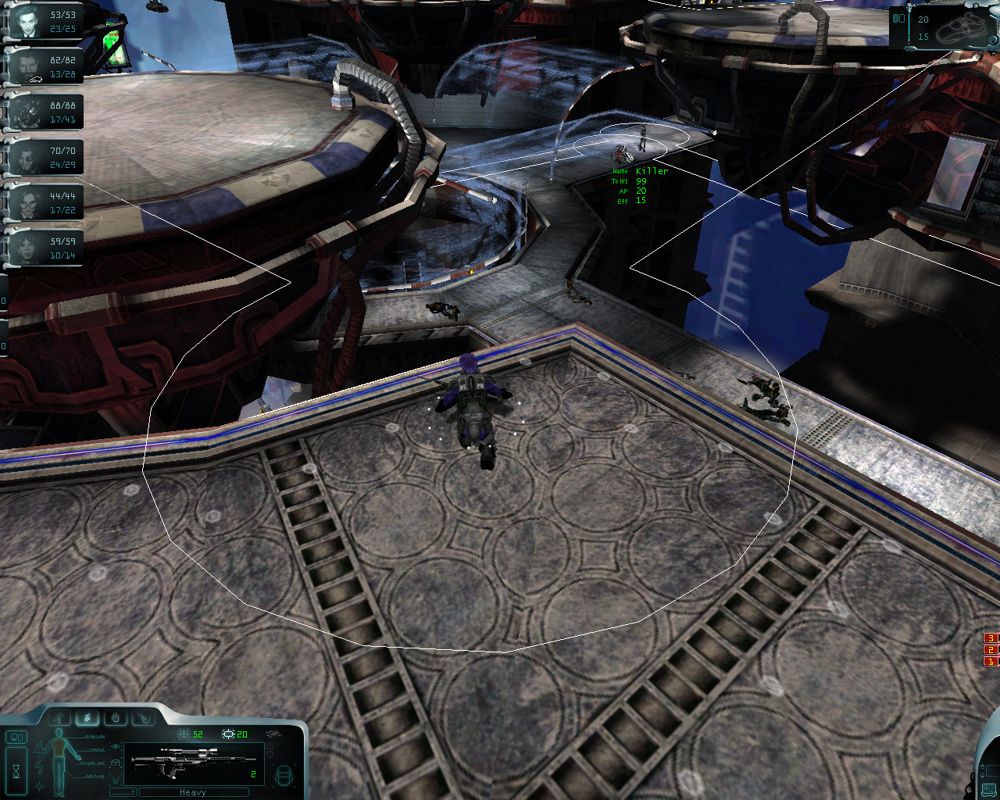The image size is (1000, 800).
Task: Open the small screen icon above hourglass
Action: point(18,739)
